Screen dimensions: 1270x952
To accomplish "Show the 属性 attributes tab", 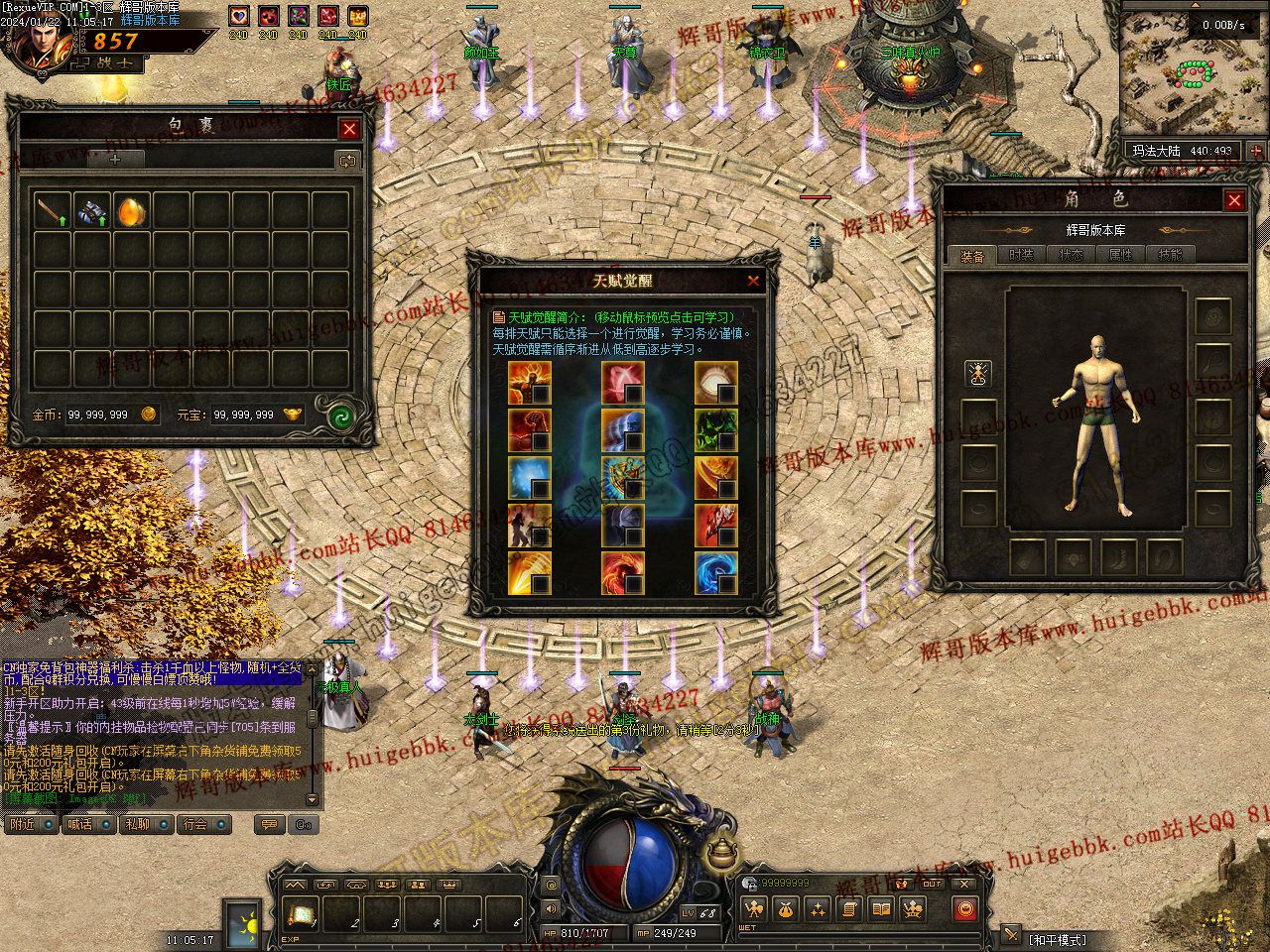I will tap(1120, 255).
